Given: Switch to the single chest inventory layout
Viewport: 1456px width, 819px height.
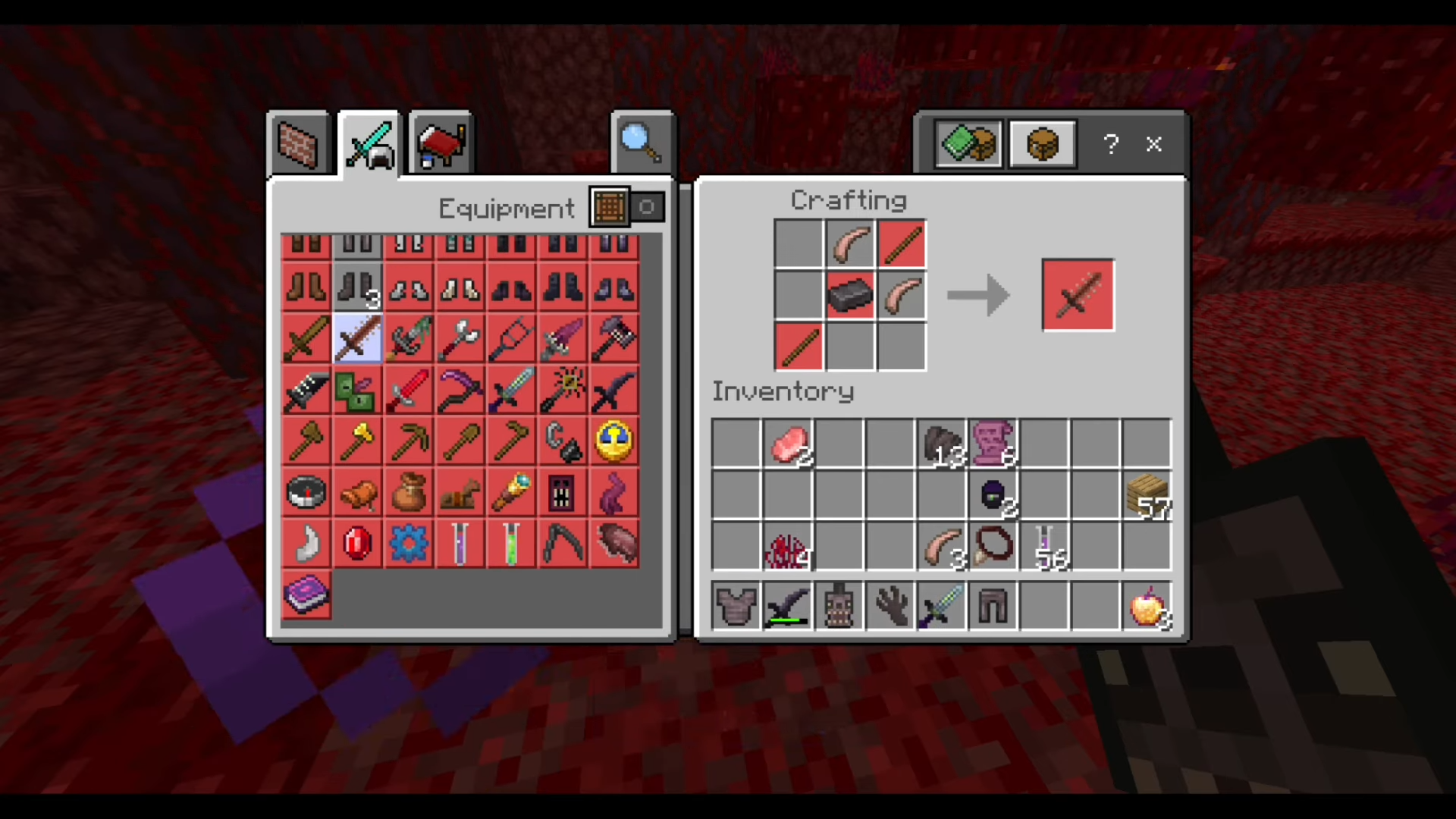Looking at the screenshot, I should click(x=1043, y=144).
